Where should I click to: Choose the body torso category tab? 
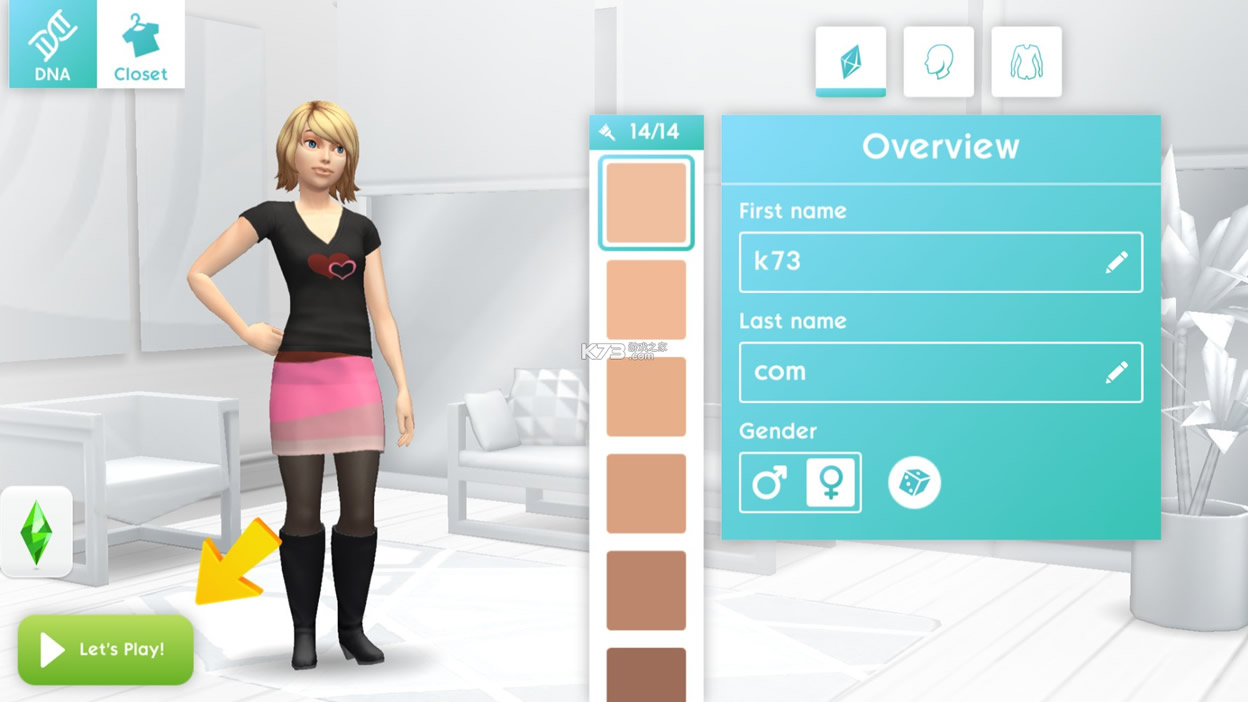[1026, 62]
